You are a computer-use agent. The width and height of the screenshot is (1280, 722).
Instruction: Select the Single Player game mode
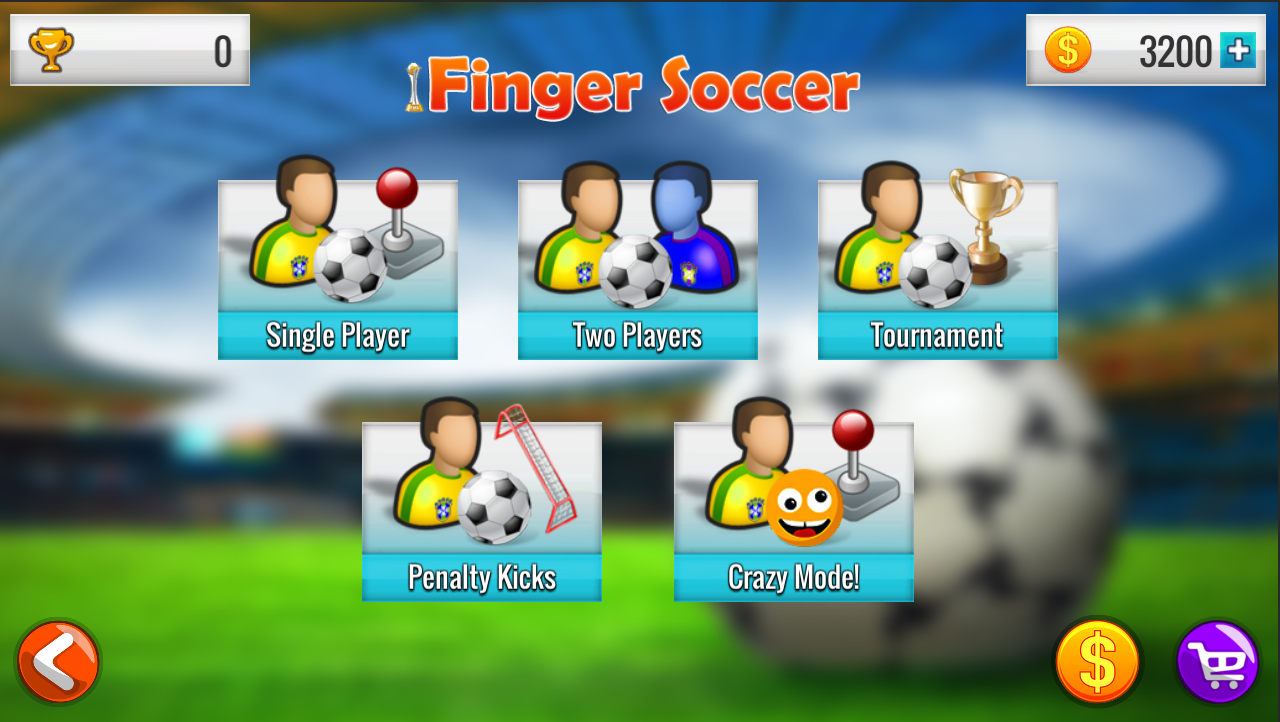pos(337,268)
